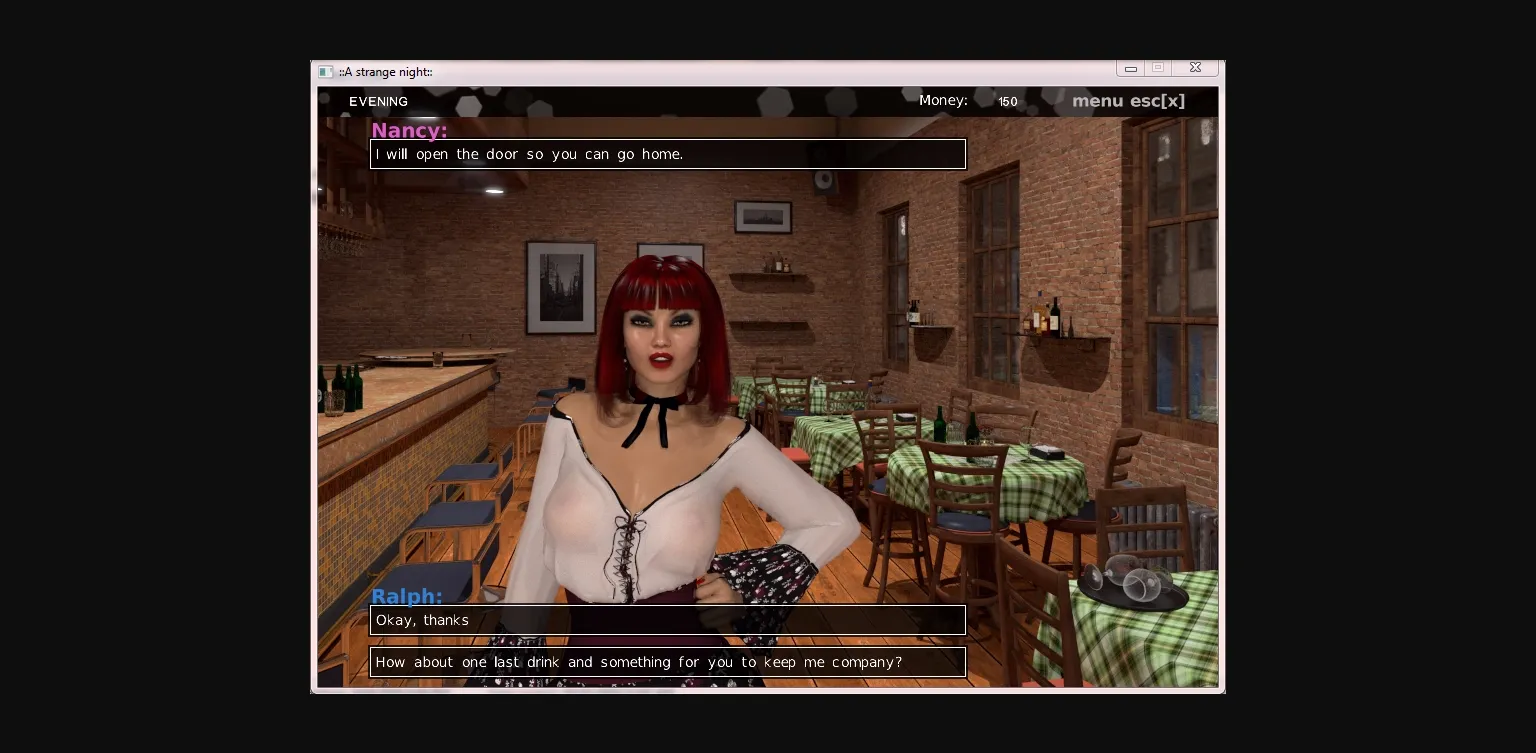The image size is (1536, 753).
Task: Click the framed picture on the brick wall
Action: pos(562,287)
